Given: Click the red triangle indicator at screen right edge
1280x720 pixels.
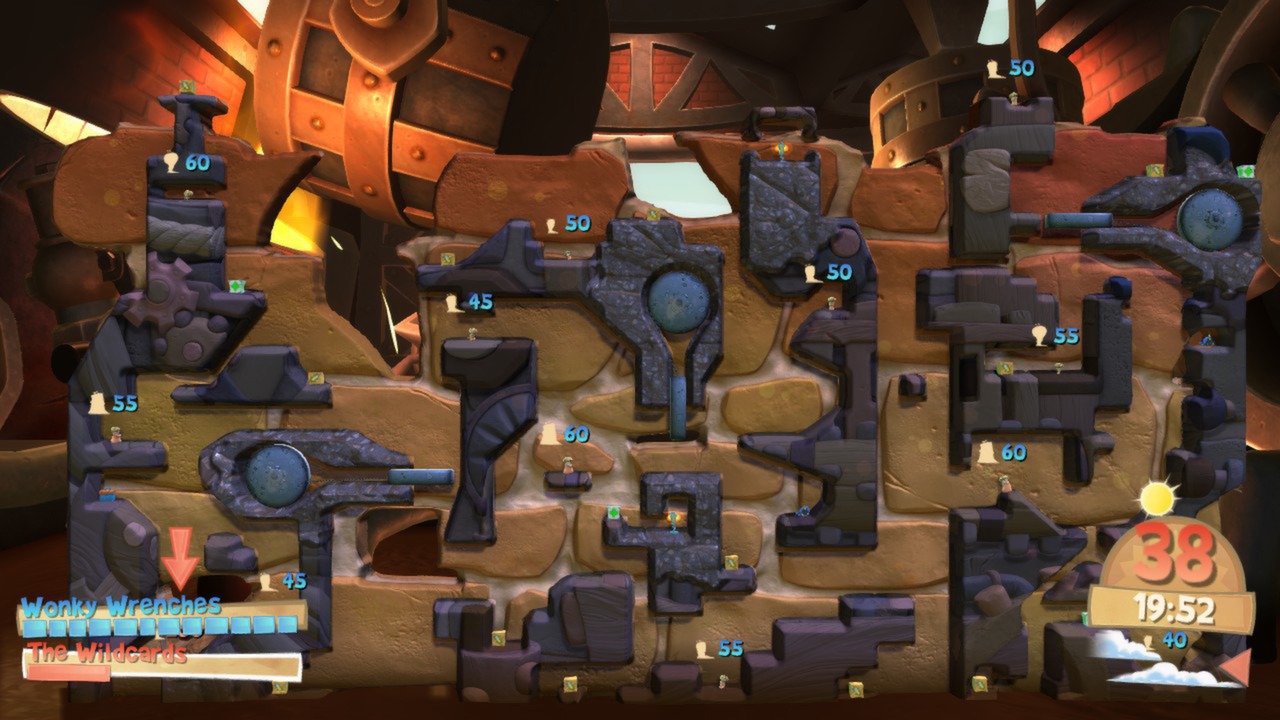Looking at the screenshot, I should point(1235,667).
